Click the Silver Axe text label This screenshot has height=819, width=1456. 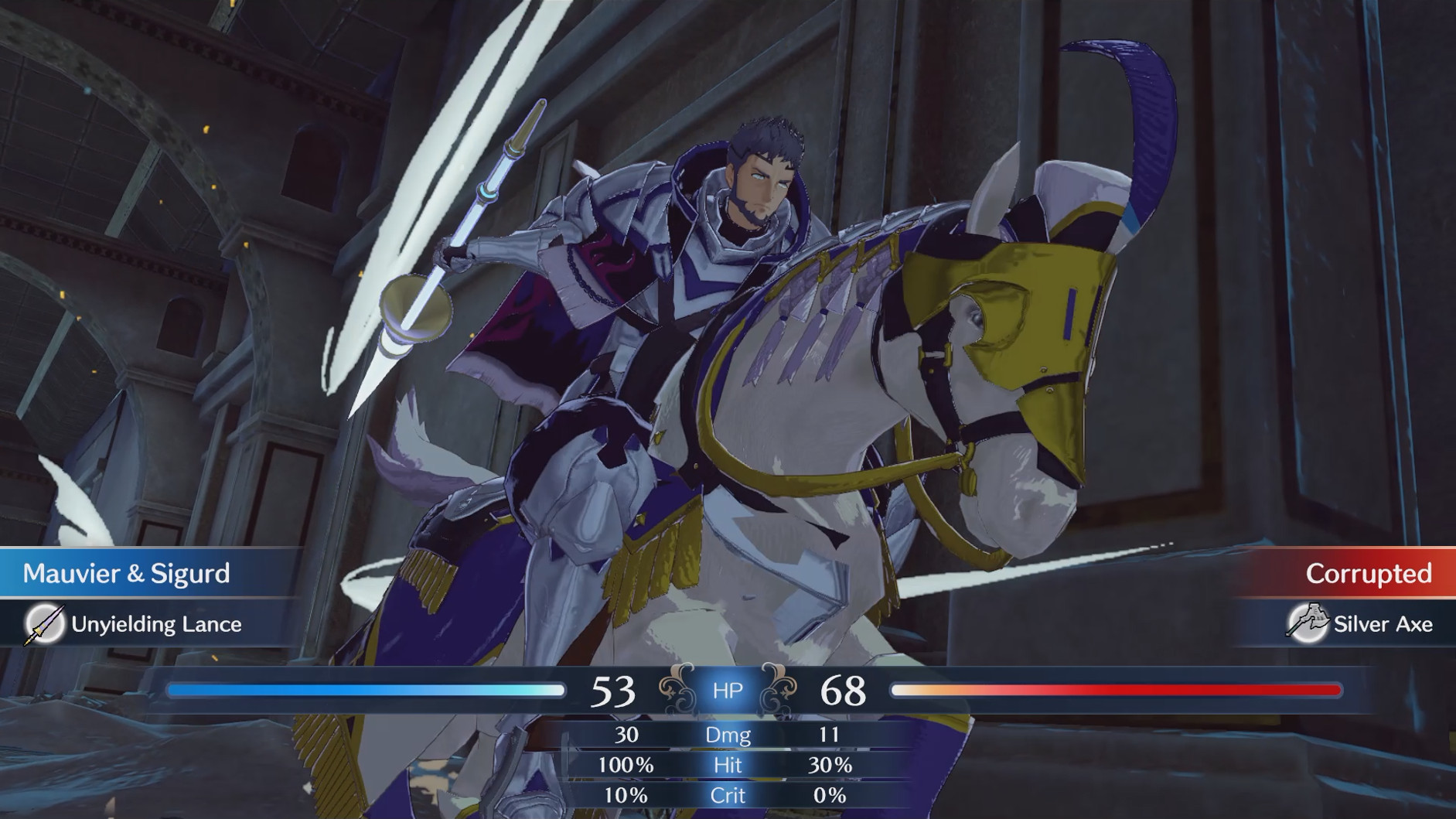coord(1383,623)
